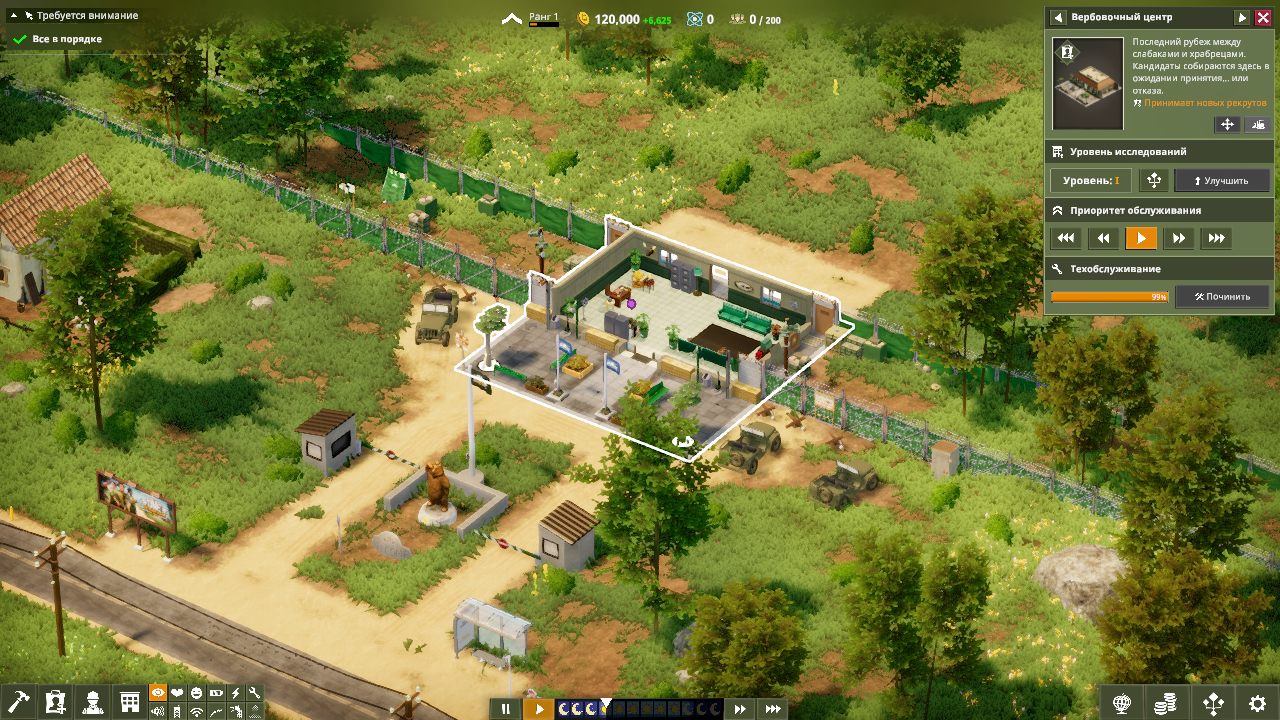
Task: Toggle the happiness smiley overlay
Action: tap(196, 694)
